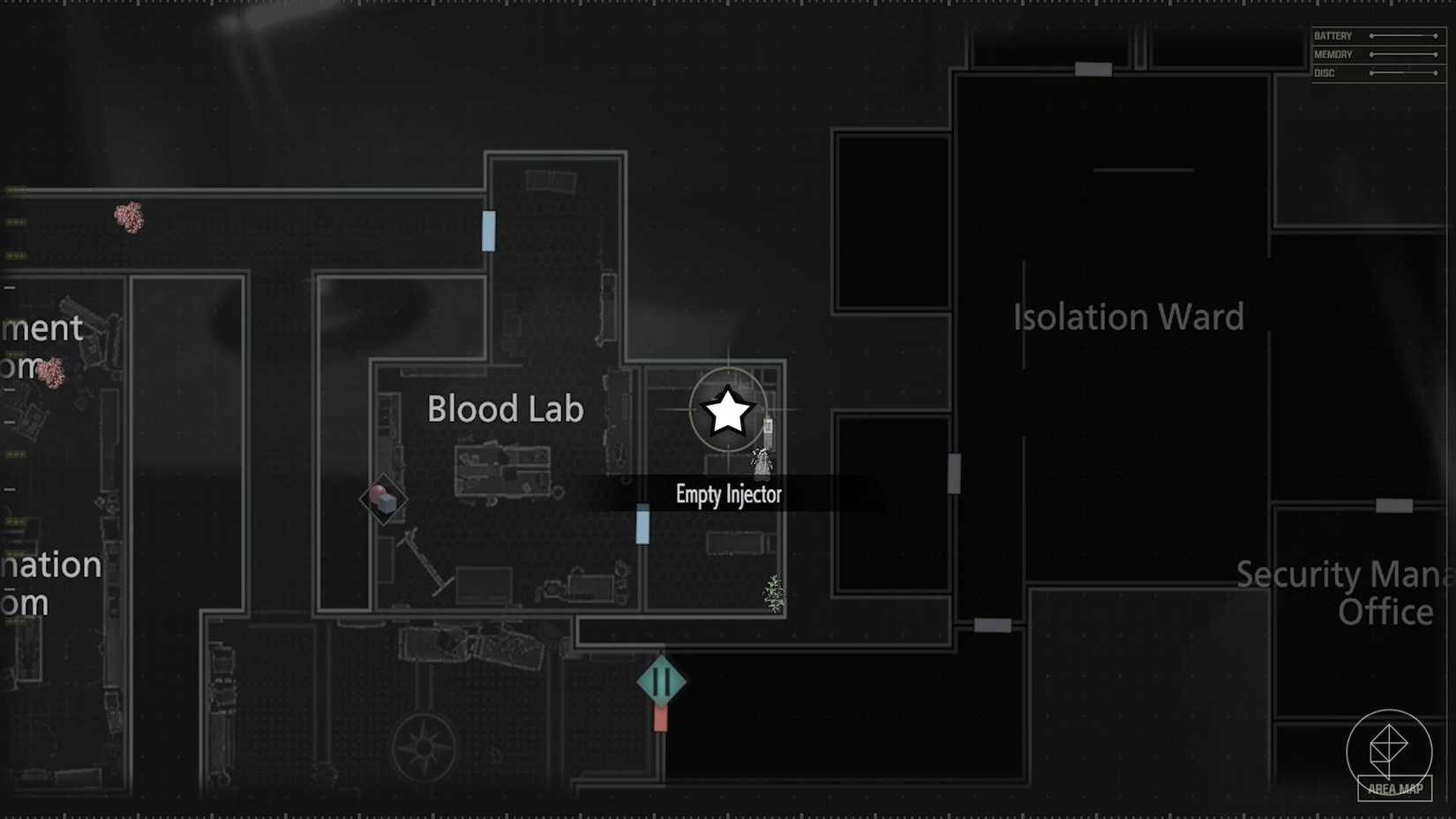The width and height of the screenshot is (1456, 819).
Task: Click the Empty Injector tooltip label
Action: pyautogui.click(x=729, y=494)
